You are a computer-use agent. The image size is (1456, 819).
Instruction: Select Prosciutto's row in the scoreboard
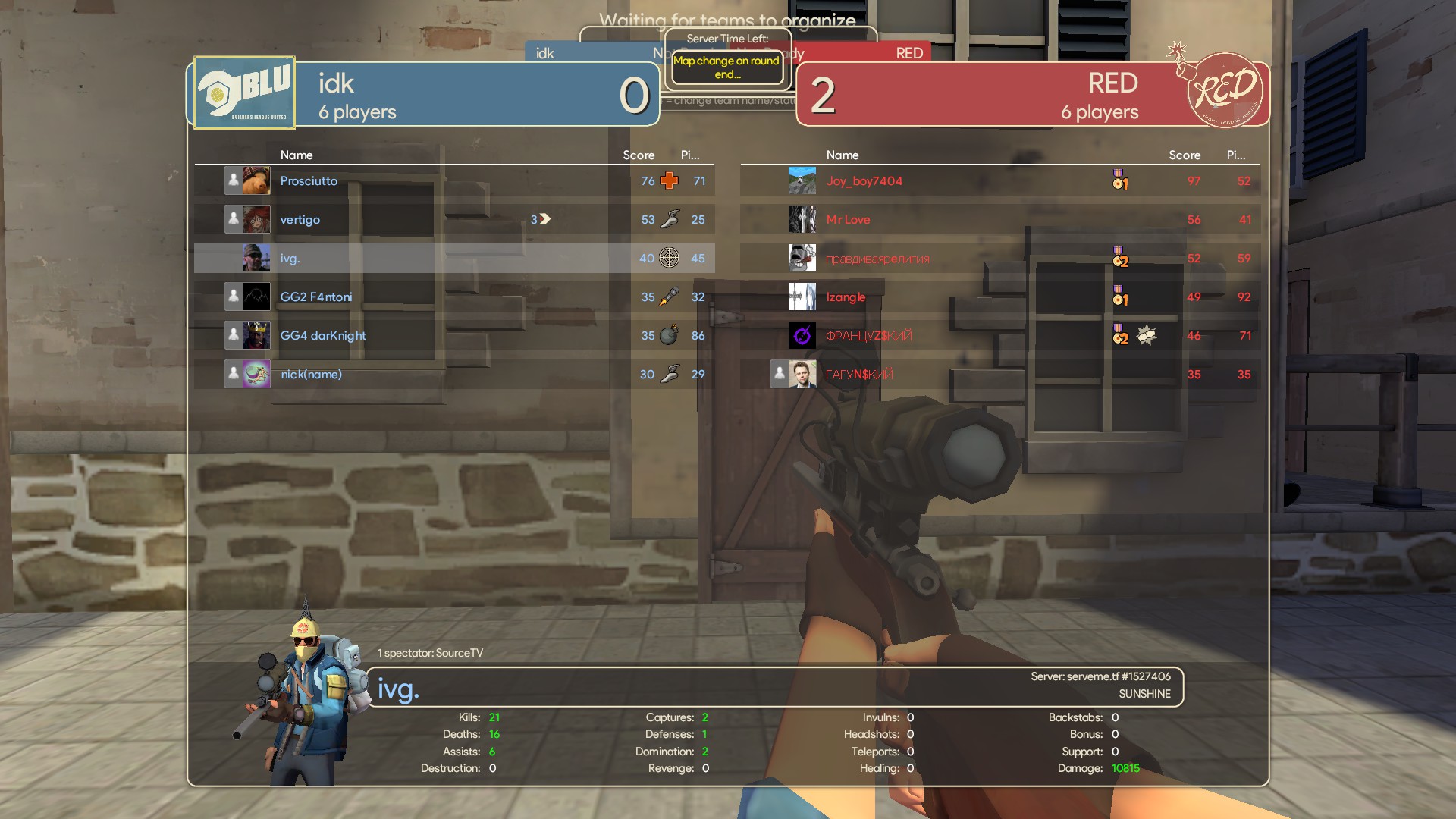click(453, 181)
